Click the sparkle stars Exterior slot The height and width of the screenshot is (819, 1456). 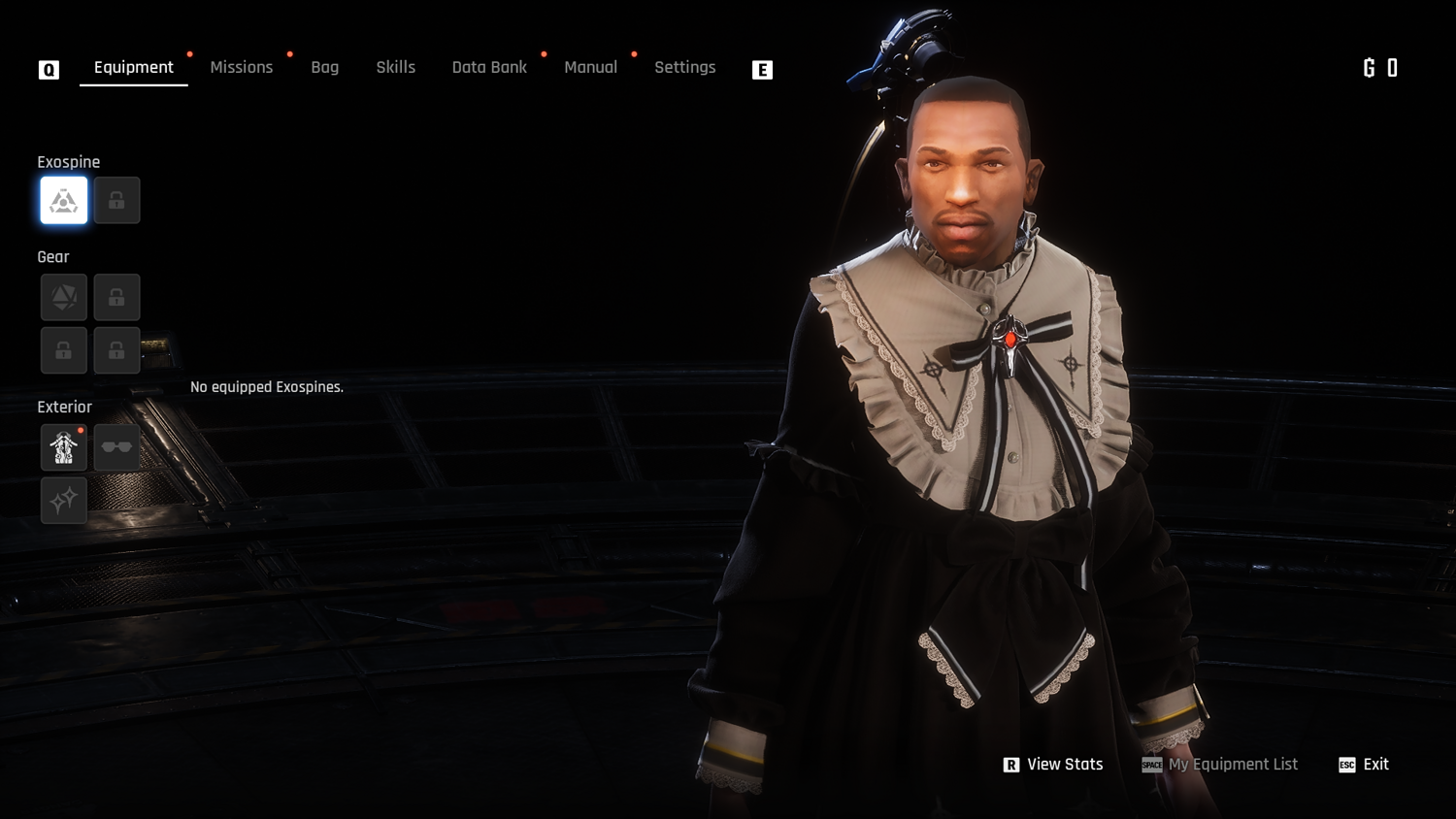point(64,501)
